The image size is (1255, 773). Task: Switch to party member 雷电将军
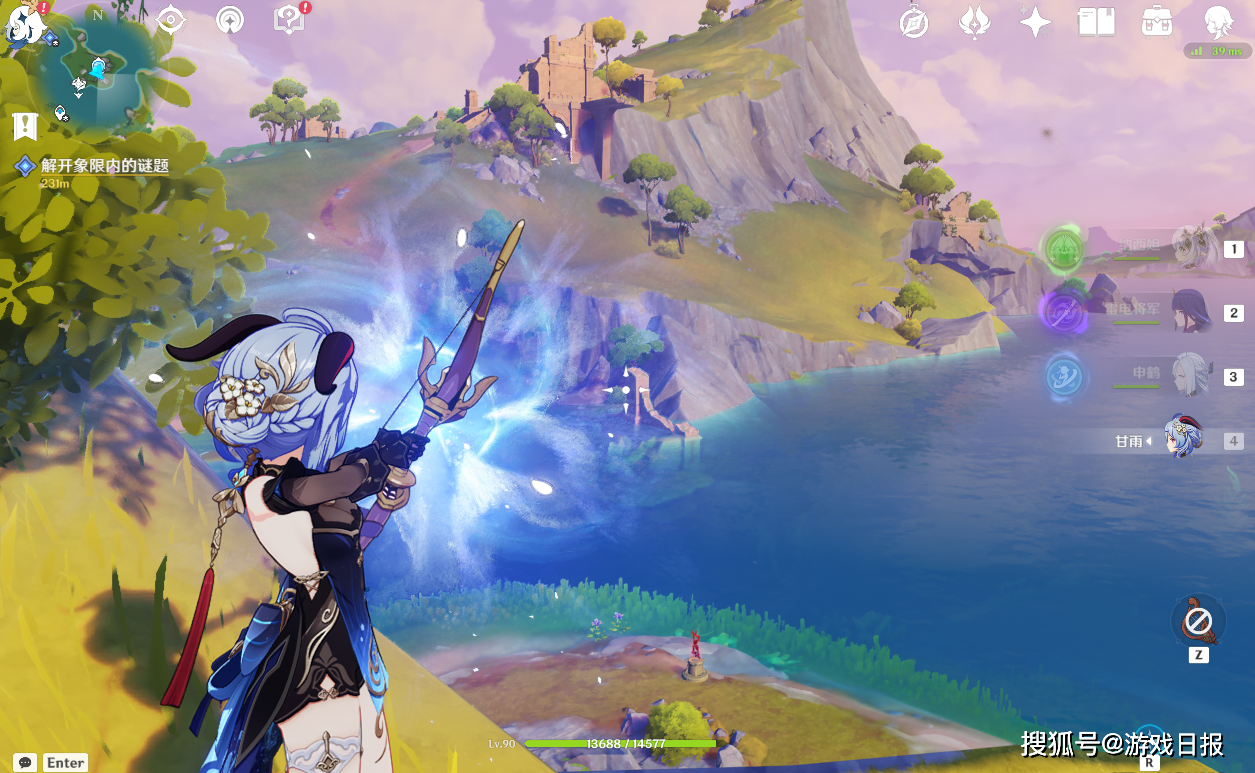(1191, 311)
